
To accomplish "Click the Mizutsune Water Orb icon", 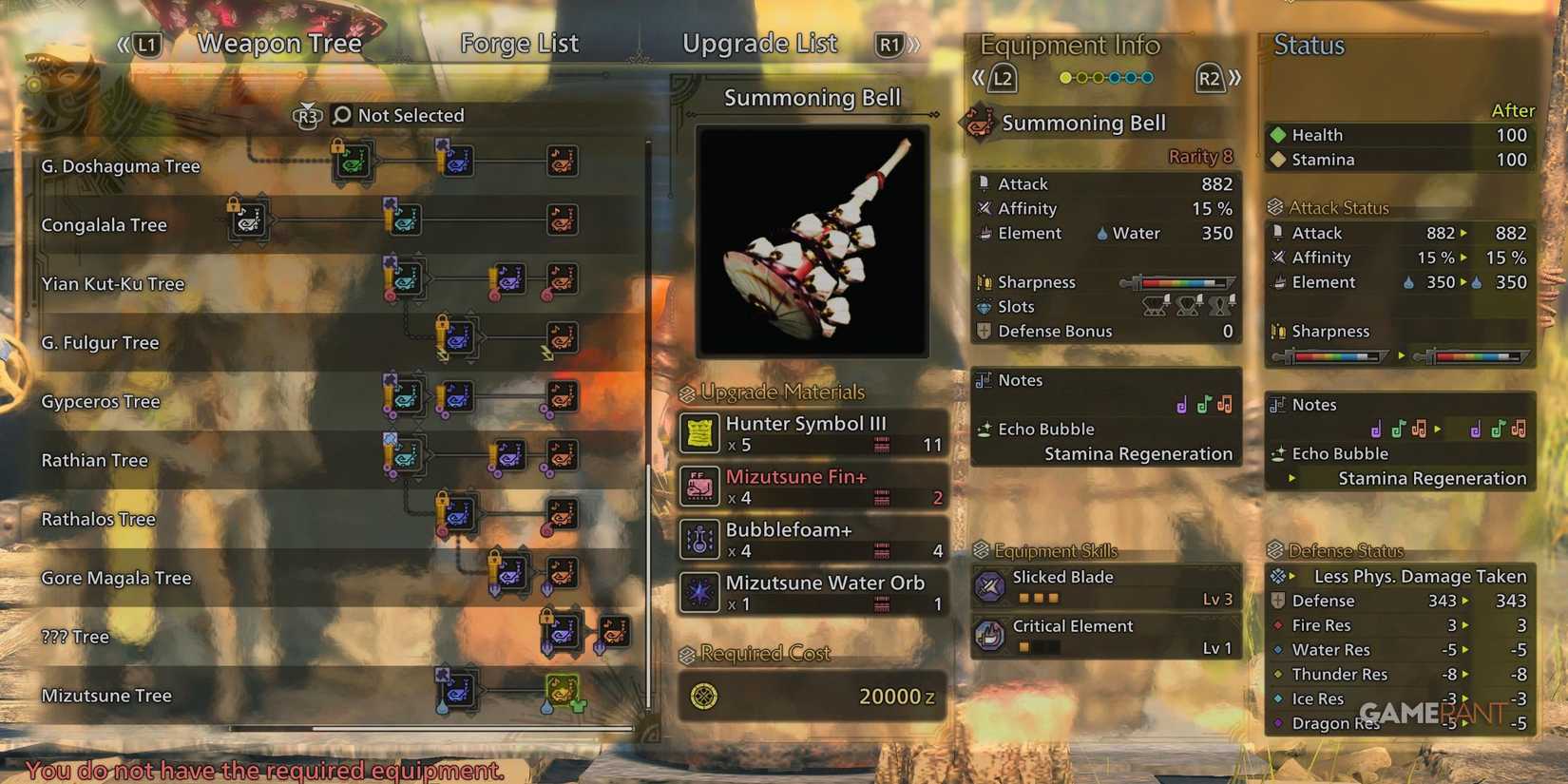I will (x=699, y=593).
